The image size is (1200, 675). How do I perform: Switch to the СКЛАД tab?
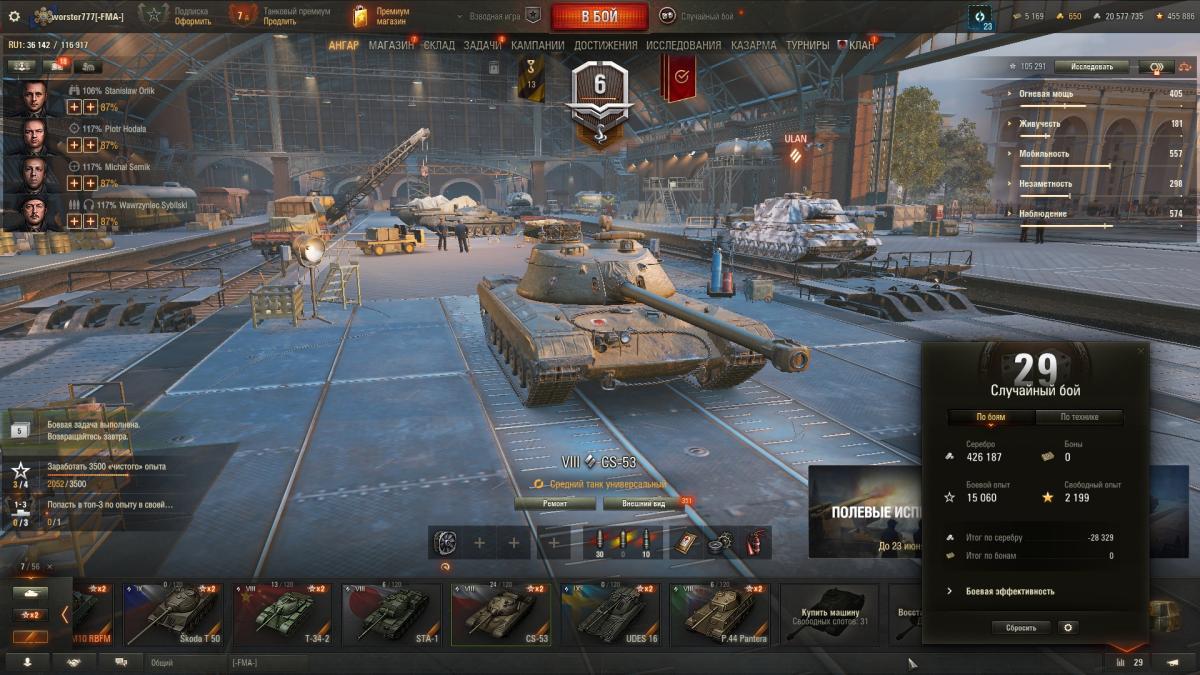[439, 45]
